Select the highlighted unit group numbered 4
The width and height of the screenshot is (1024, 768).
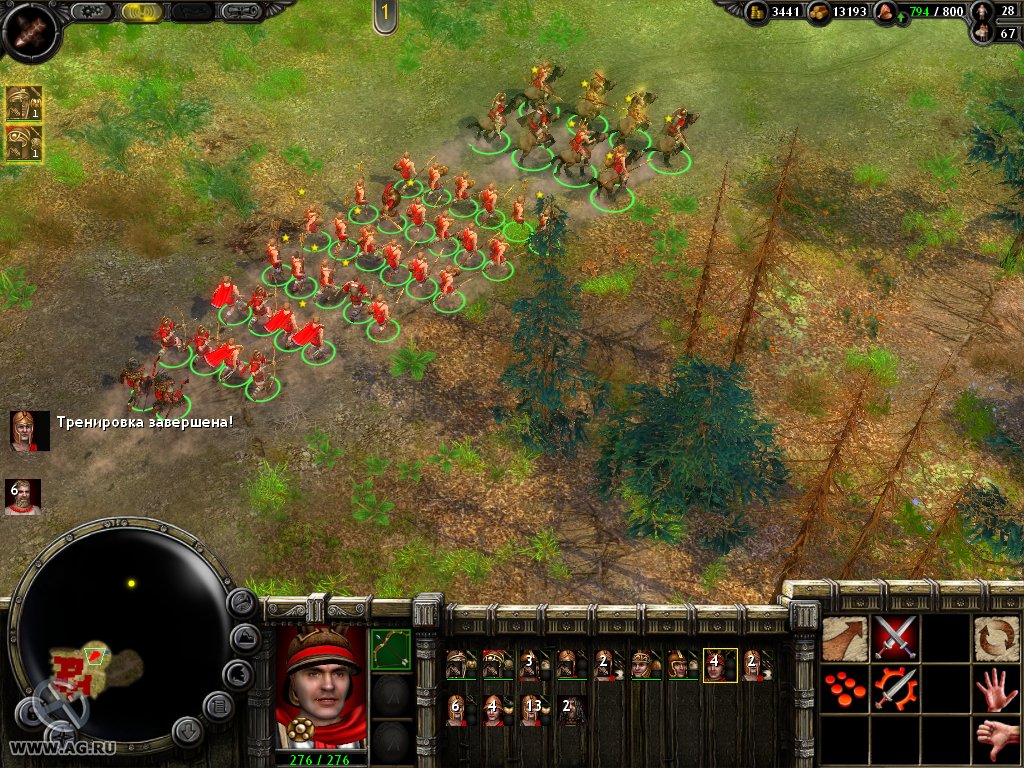tap(719, 665)
